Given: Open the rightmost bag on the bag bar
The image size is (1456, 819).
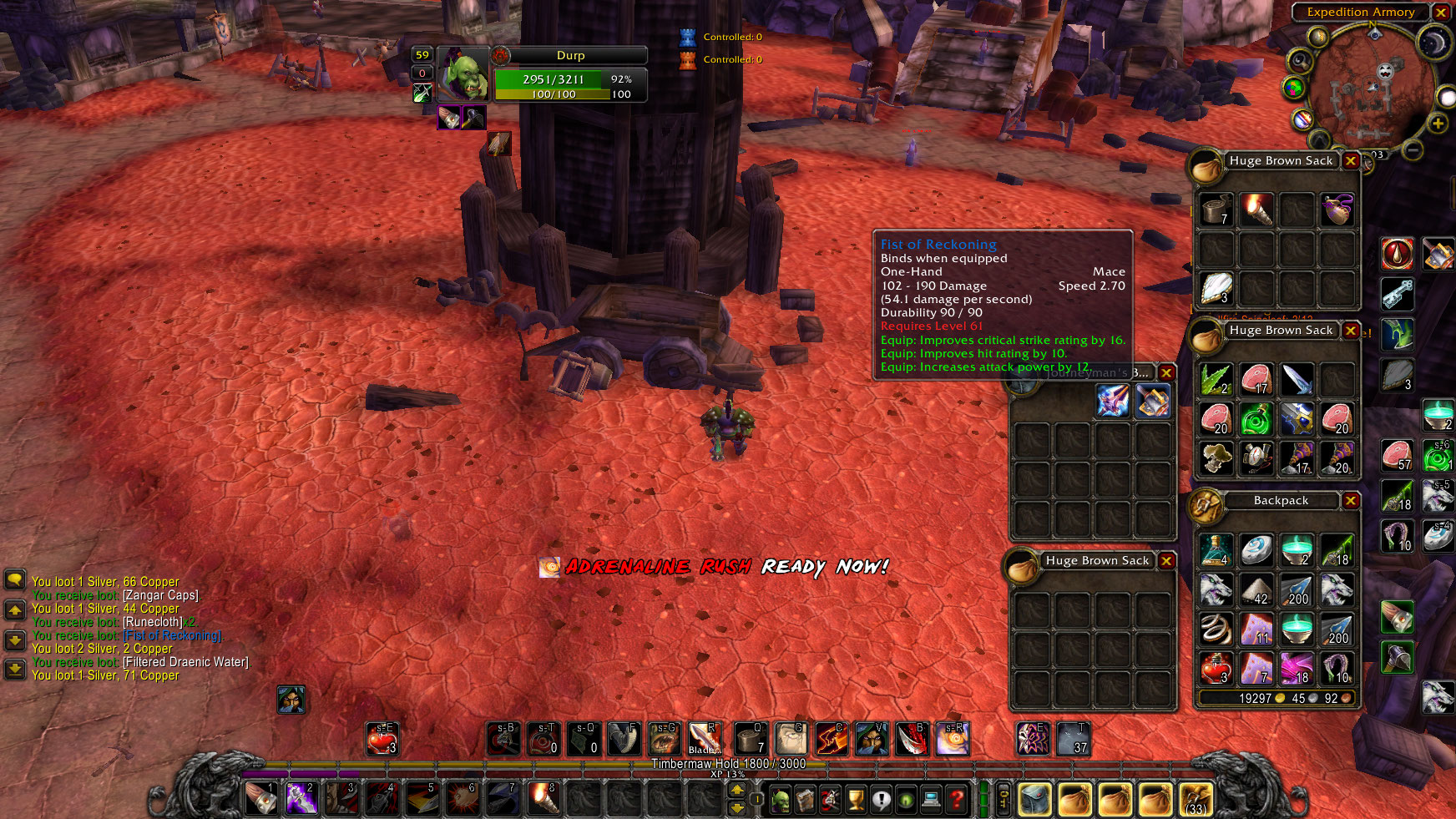Looking at the screenshot, I should 1196,800.
